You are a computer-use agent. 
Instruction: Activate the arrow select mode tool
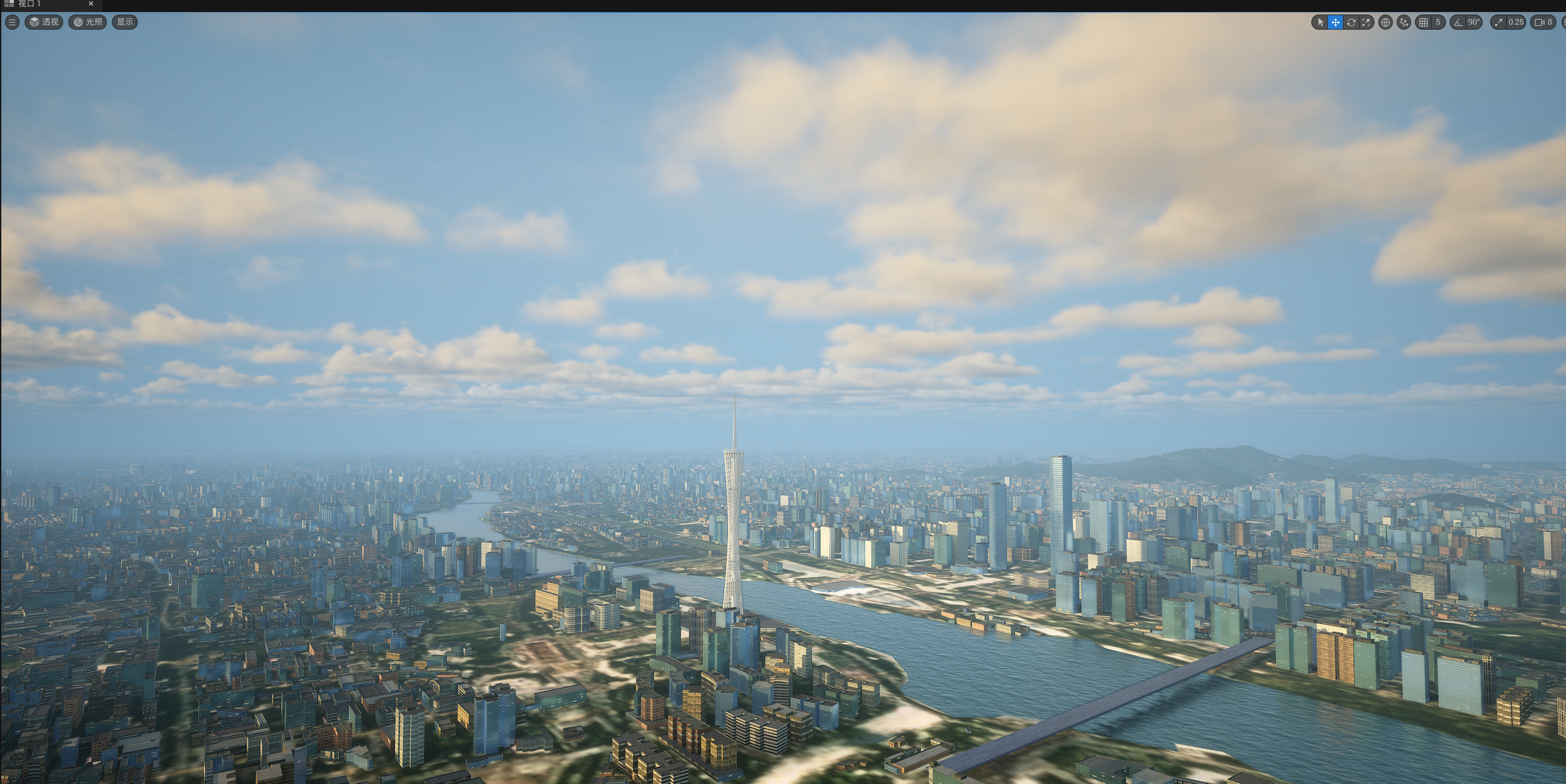(x=1320, y=22)
